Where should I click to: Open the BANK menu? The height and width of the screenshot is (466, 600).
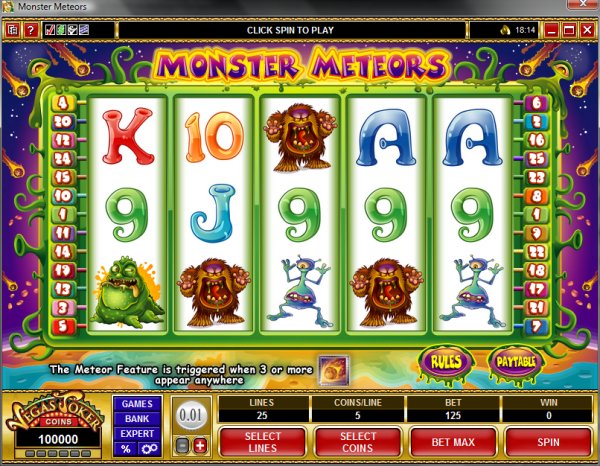click(x=136, y=418)
